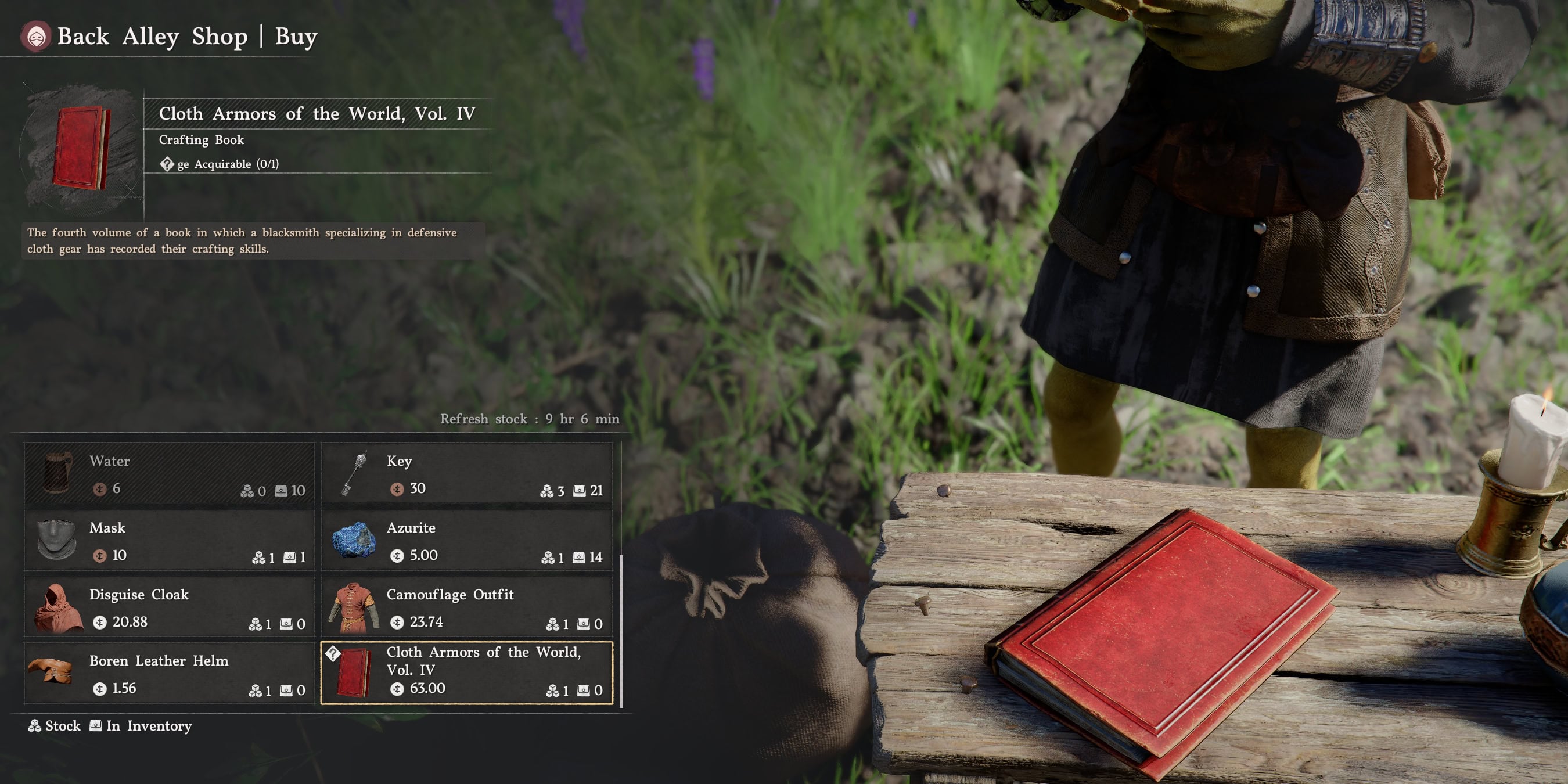Choose the Key item for purchase
Viewport: 1568px width, 784px height.
(x=466, y=473)
